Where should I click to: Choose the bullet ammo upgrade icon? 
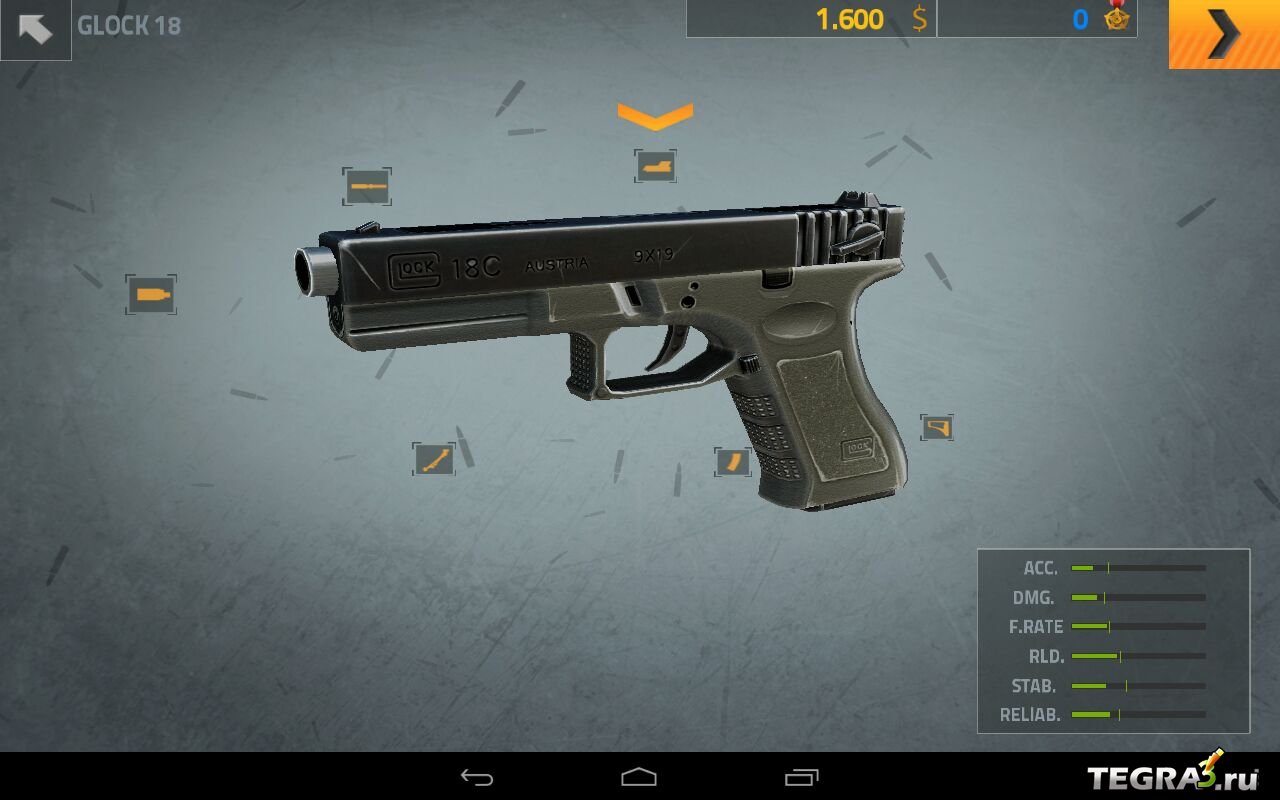(x=151, y=295)
